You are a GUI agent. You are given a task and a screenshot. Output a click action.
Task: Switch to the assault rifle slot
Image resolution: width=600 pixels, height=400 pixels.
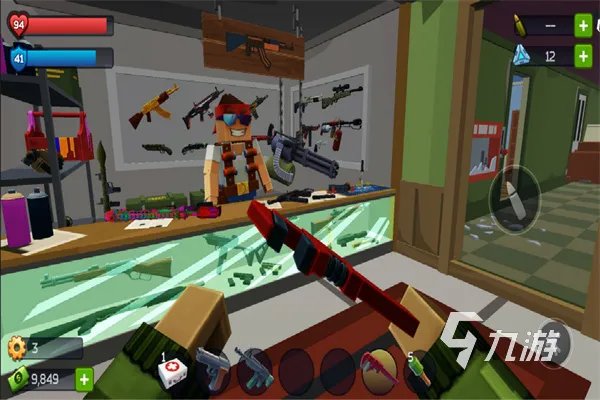(x=254, y=370)
